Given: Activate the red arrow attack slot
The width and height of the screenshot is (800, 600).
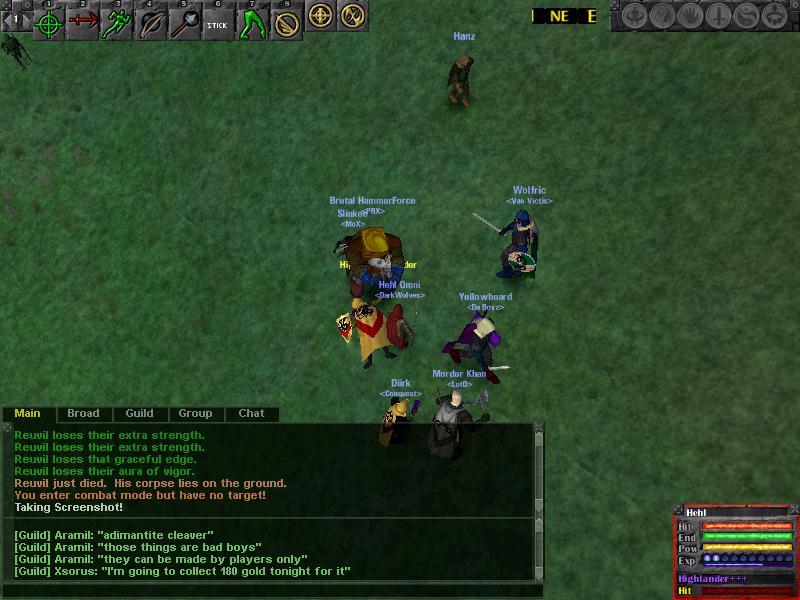Looking at the screenshot, I should tap(83, 23).
